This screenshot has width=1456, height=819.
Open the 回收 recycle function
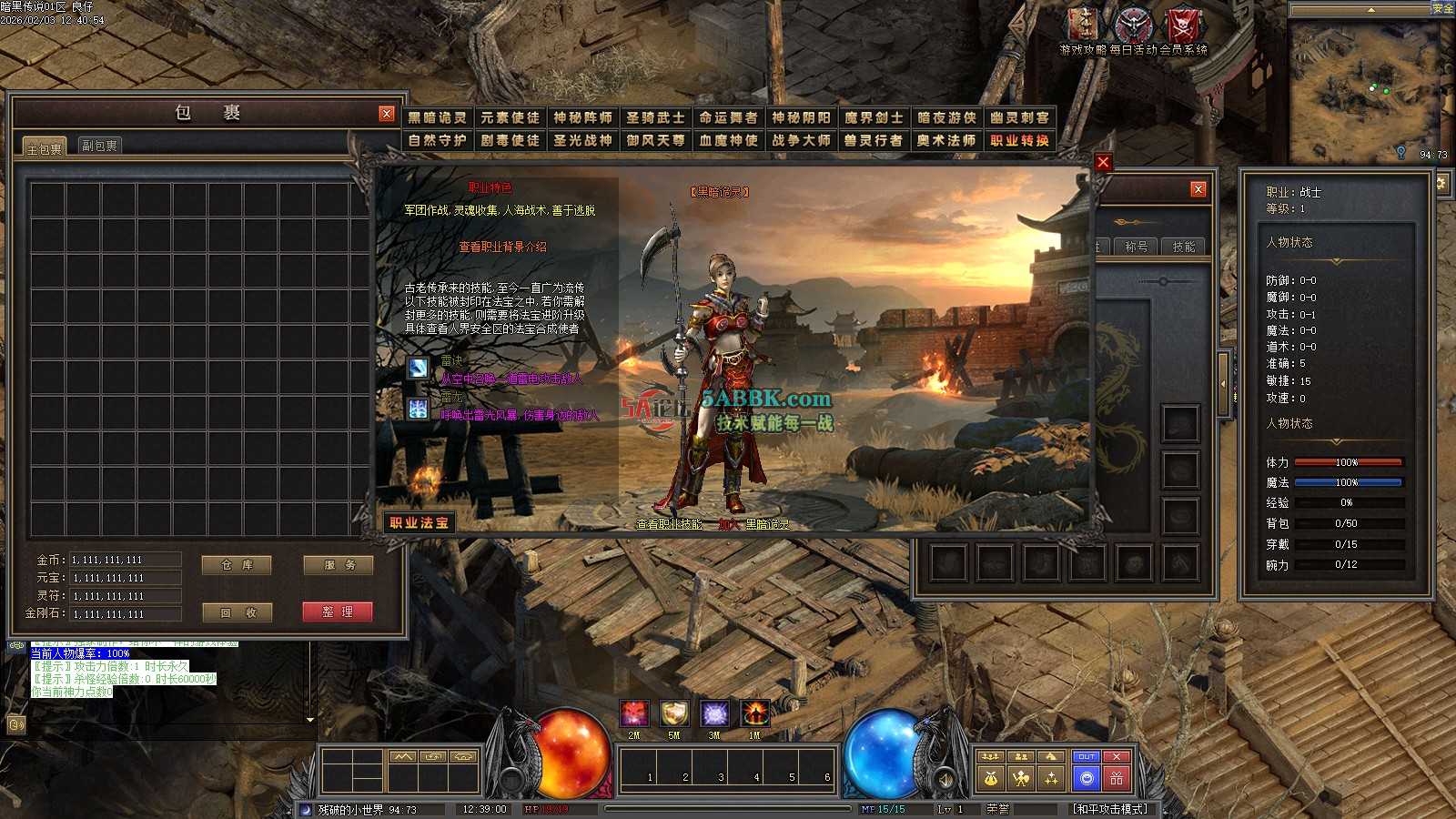coord(238,612)
